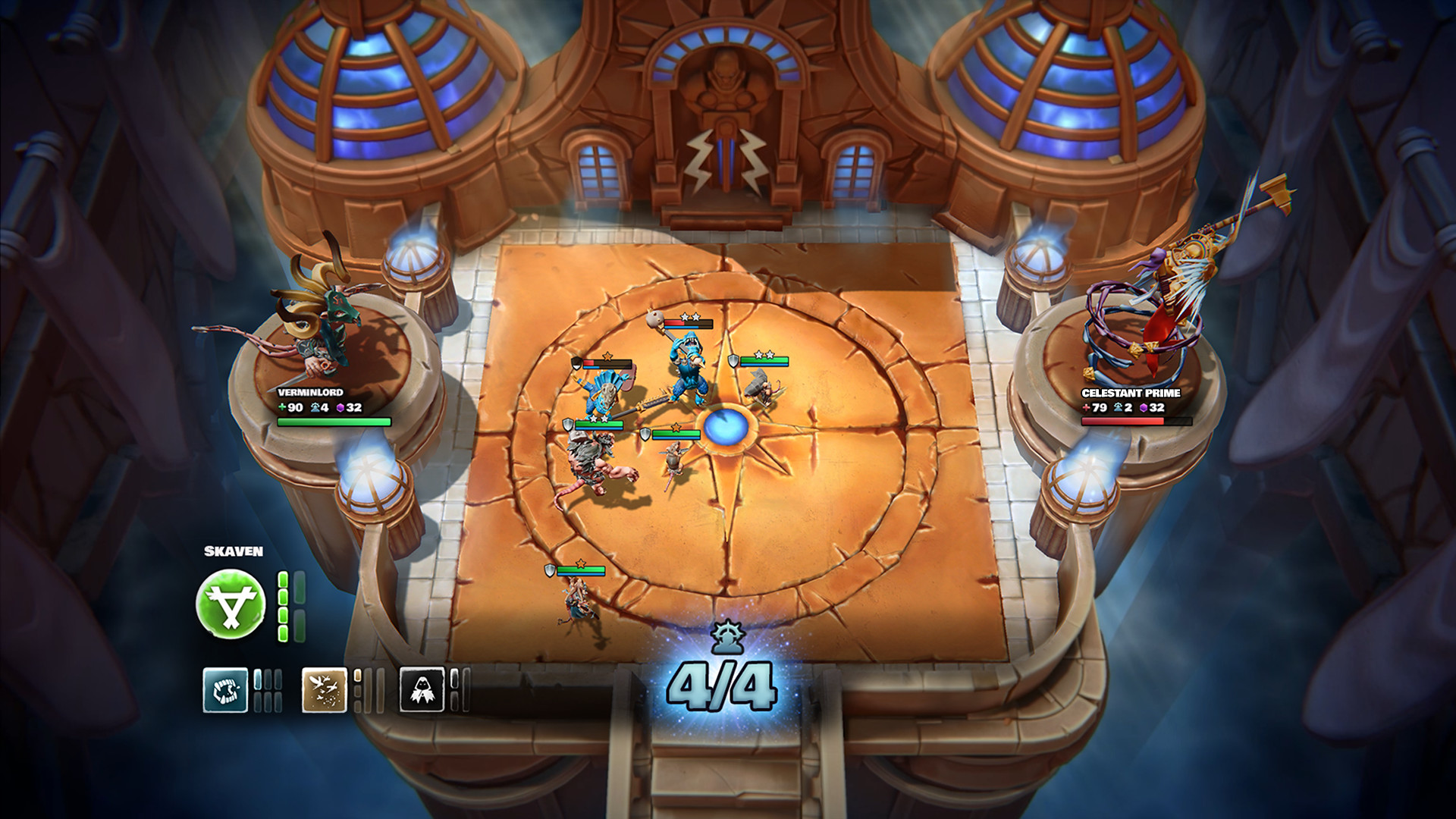This screenshot has width=1456, height=819.
Task: Expand the two-star rank badge above the mace ogre
Action: [689, 316]
